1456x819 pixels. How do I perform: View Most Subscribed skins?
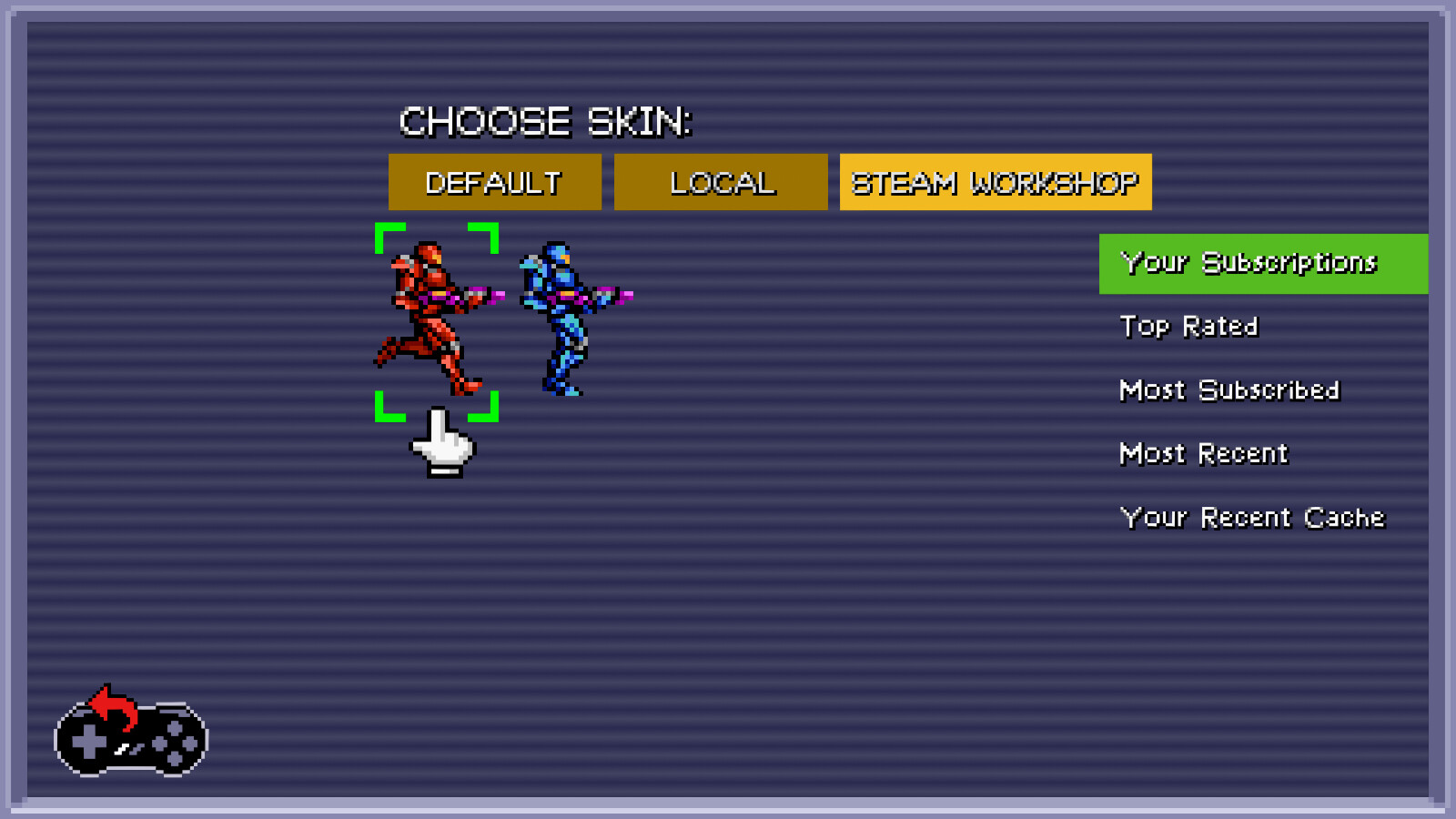coord(1228,389)
